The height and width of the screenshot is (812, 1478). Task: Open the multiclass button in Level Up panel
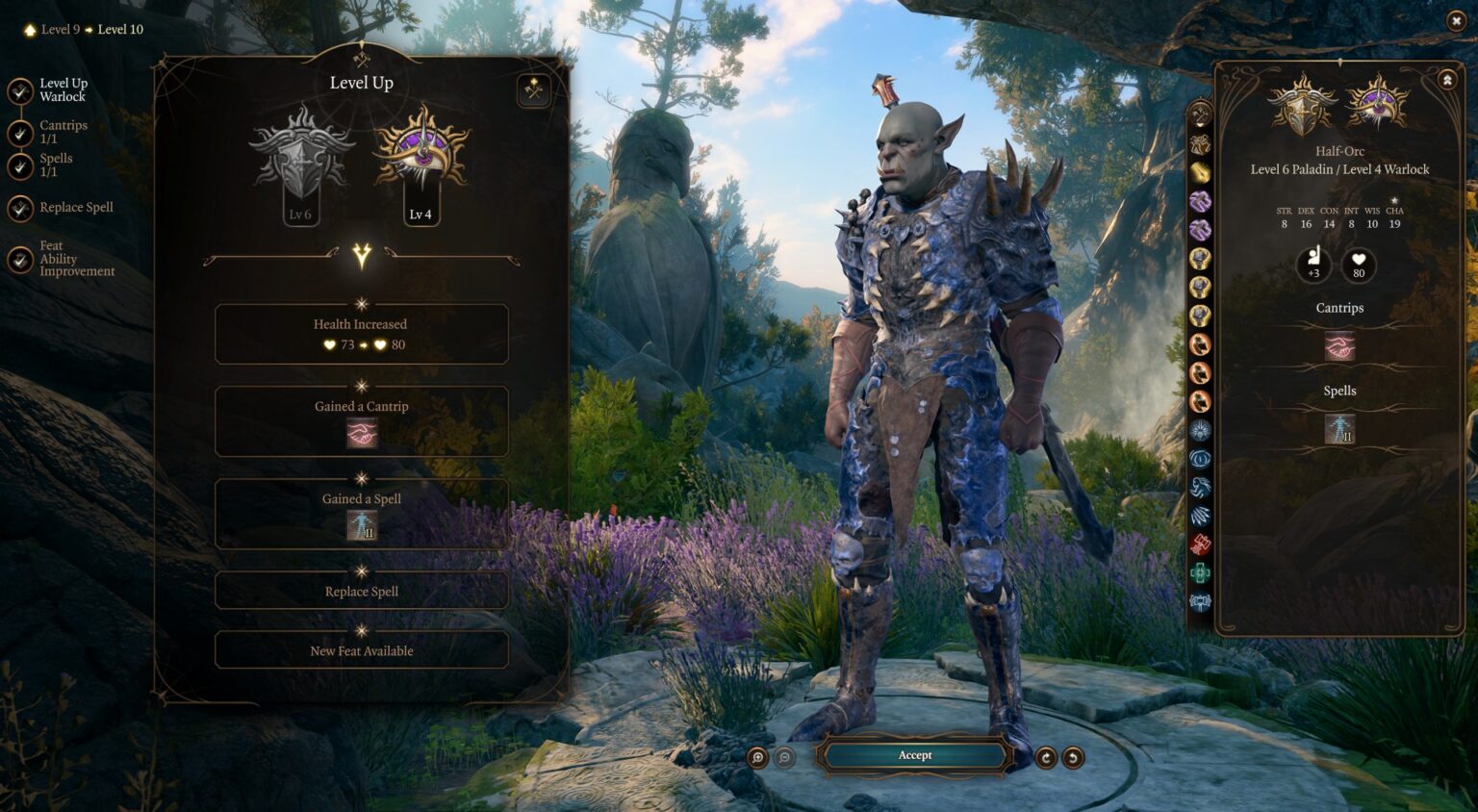tap(534, 90)
